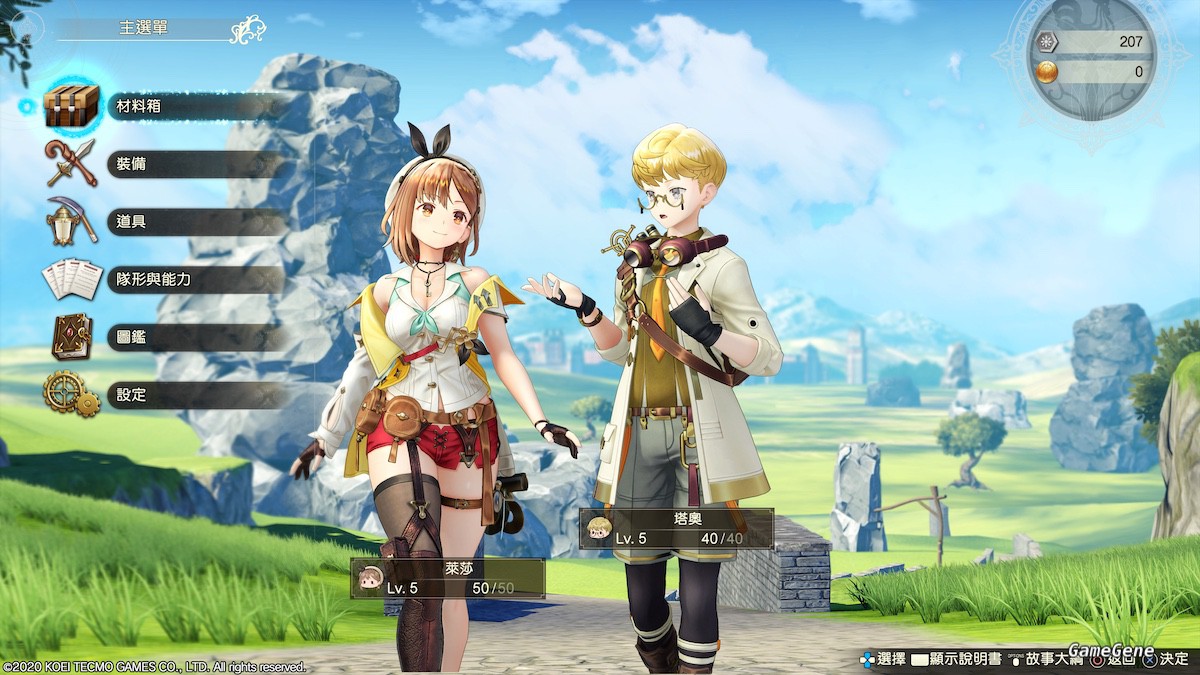Screen dimensions: 1200x675
Task: Click the red book encyclopedia icon
Action: (72, 336)
